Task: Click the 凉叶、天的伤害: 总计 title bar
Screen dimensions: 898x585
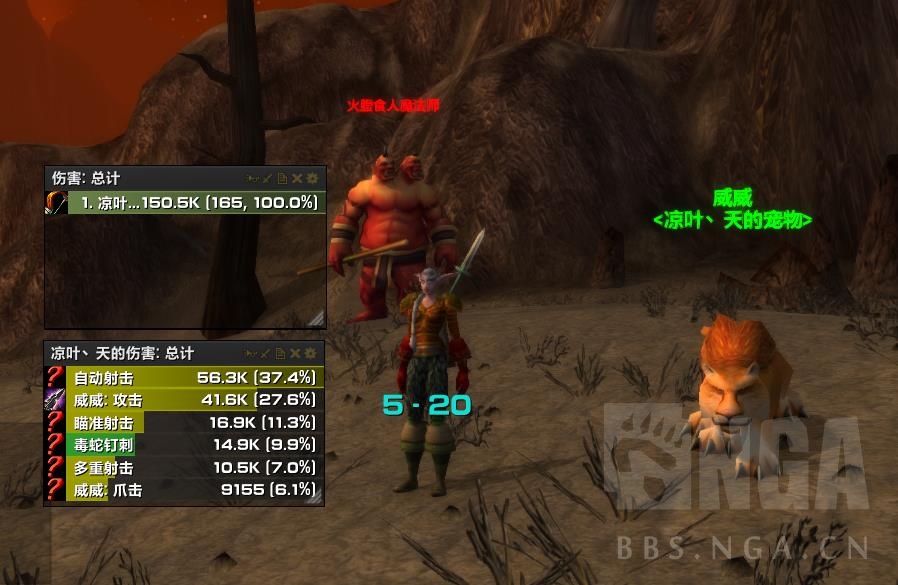Action: (122, 353)
